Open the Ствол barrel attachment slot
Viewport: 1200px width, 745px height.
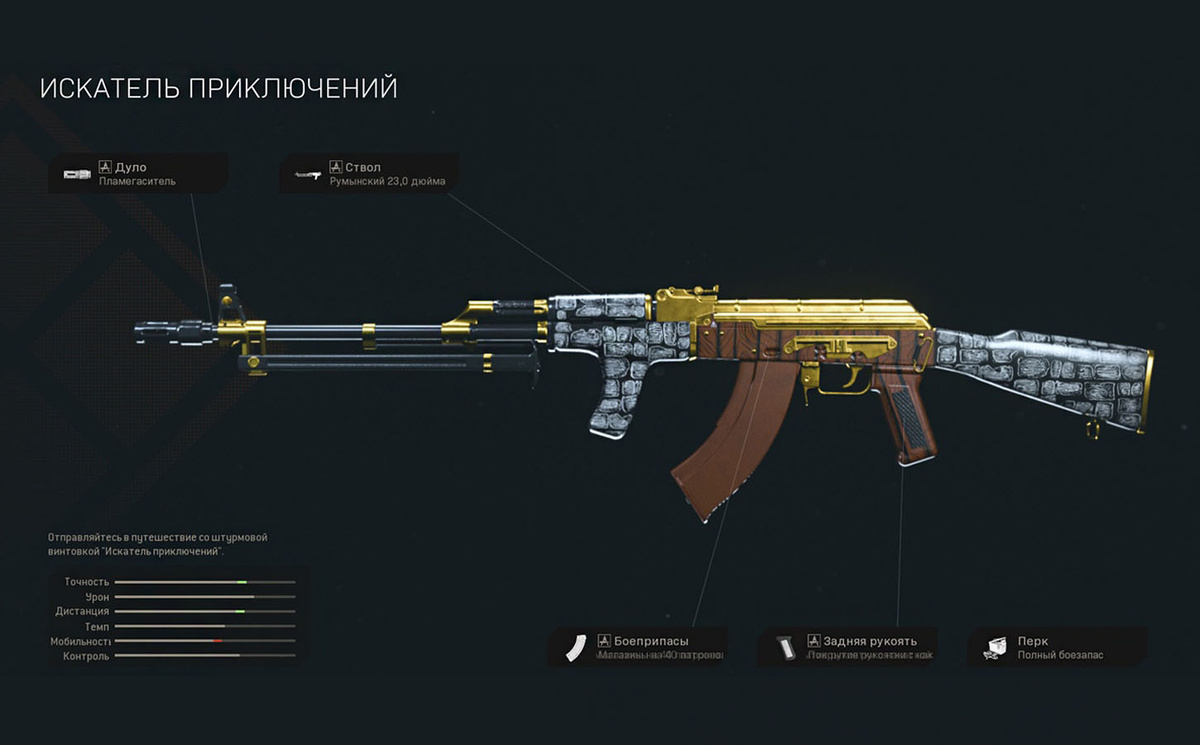point(370,173)
